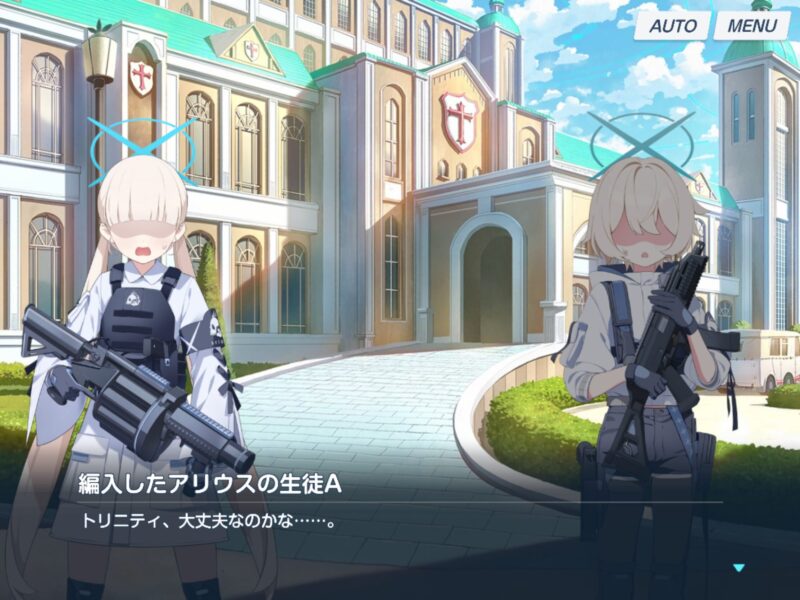The image size is (800, 600).
Task: Toggle the AUTO dialogue playback button
Action: click(x=673, y=25)
